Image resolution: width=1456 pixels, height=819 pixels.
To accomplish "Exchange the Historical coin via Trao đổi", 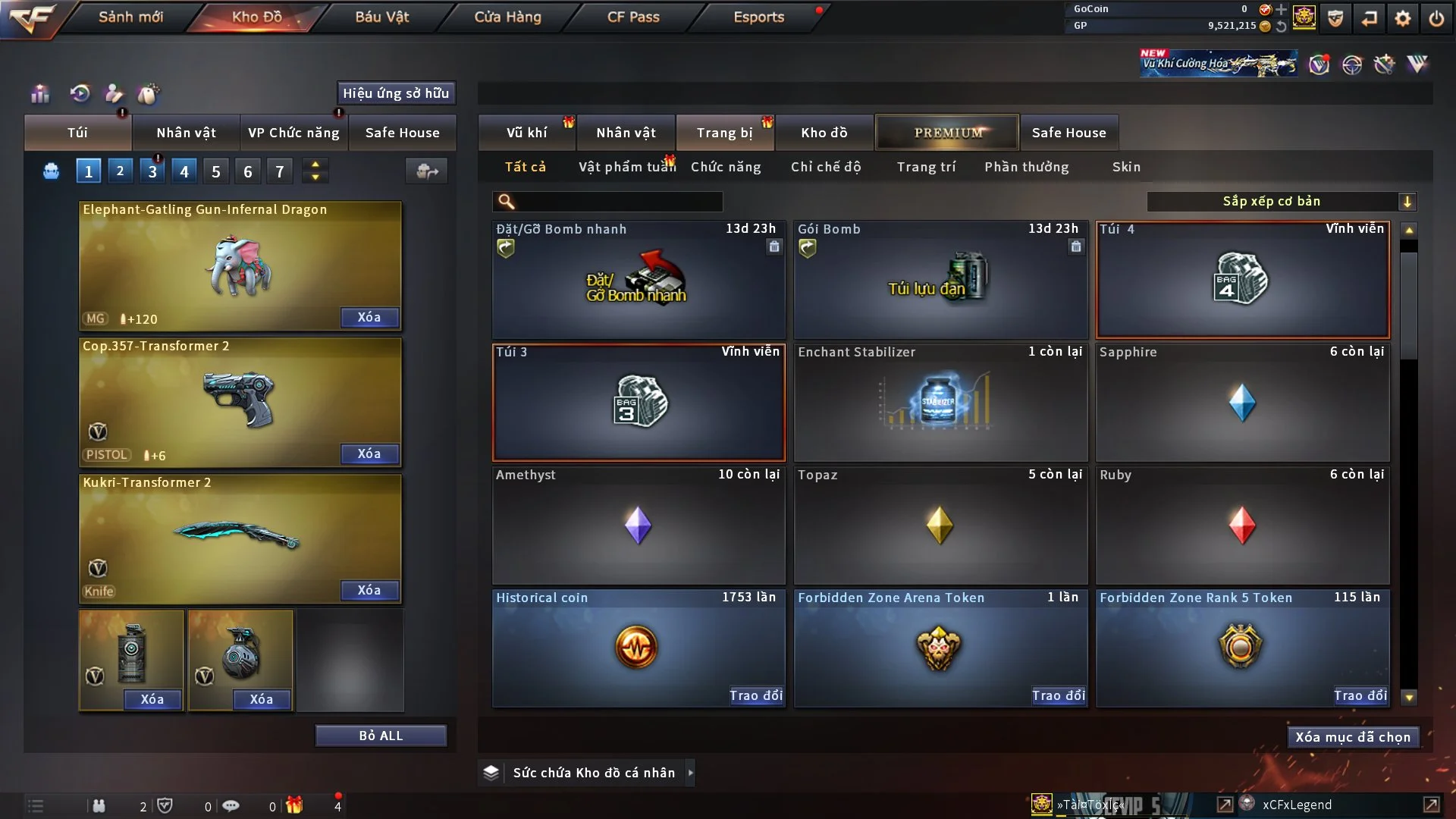I will pos(755,695).
